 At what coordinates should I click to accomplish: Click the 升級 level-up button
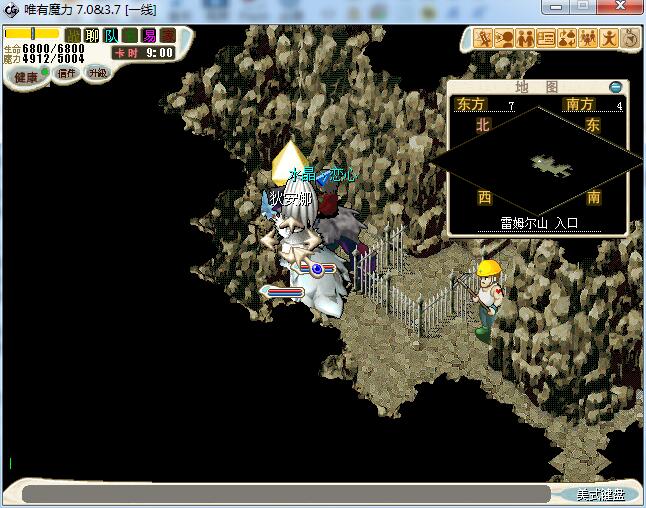tap(96, 73)
